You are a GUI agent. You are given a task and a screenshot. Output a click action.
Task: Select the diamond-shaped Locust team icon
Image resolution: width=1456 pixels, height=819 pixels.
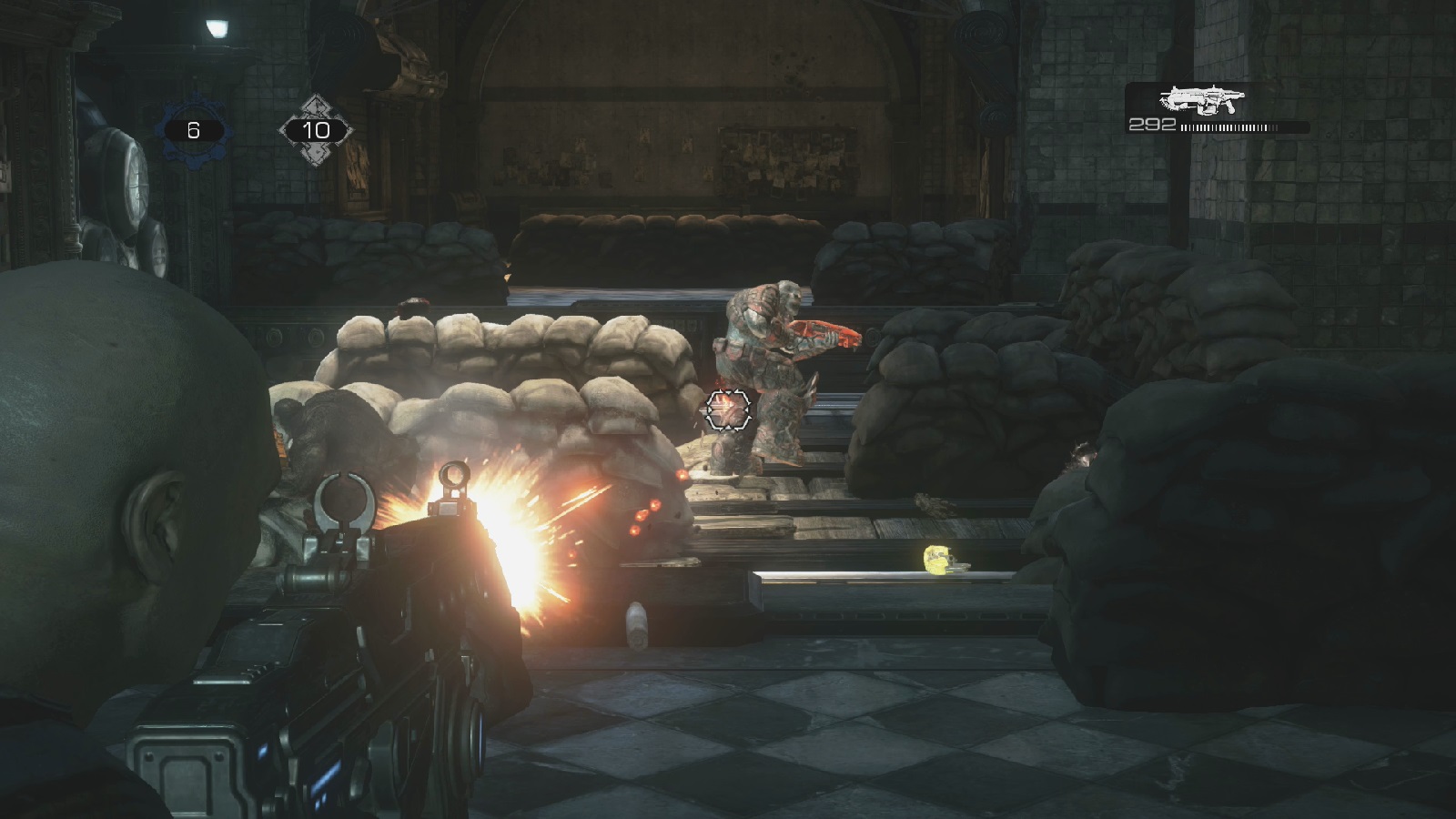315,130
